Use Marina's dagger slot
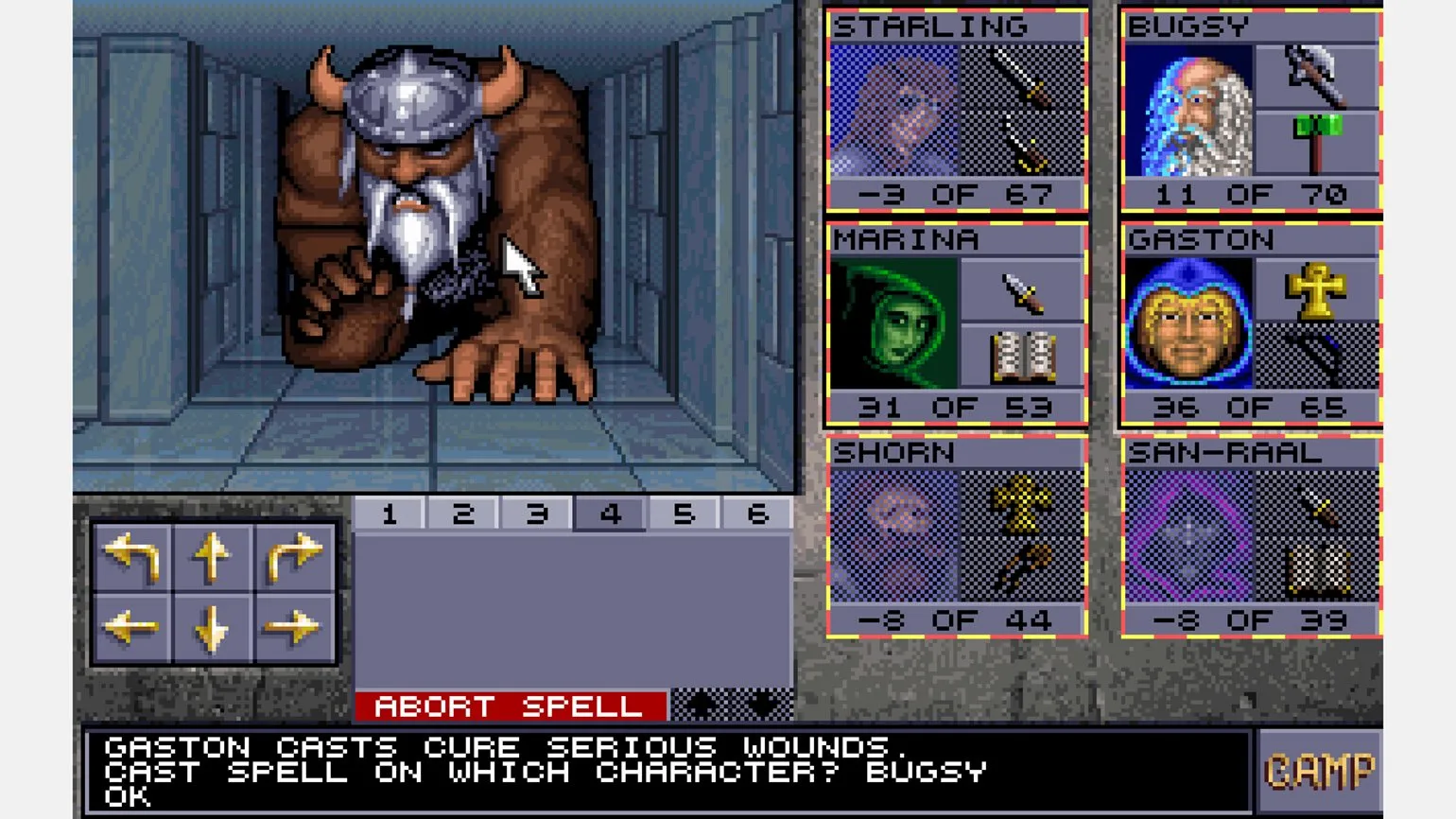The image size is (1456, 819). click(1022, 290)
